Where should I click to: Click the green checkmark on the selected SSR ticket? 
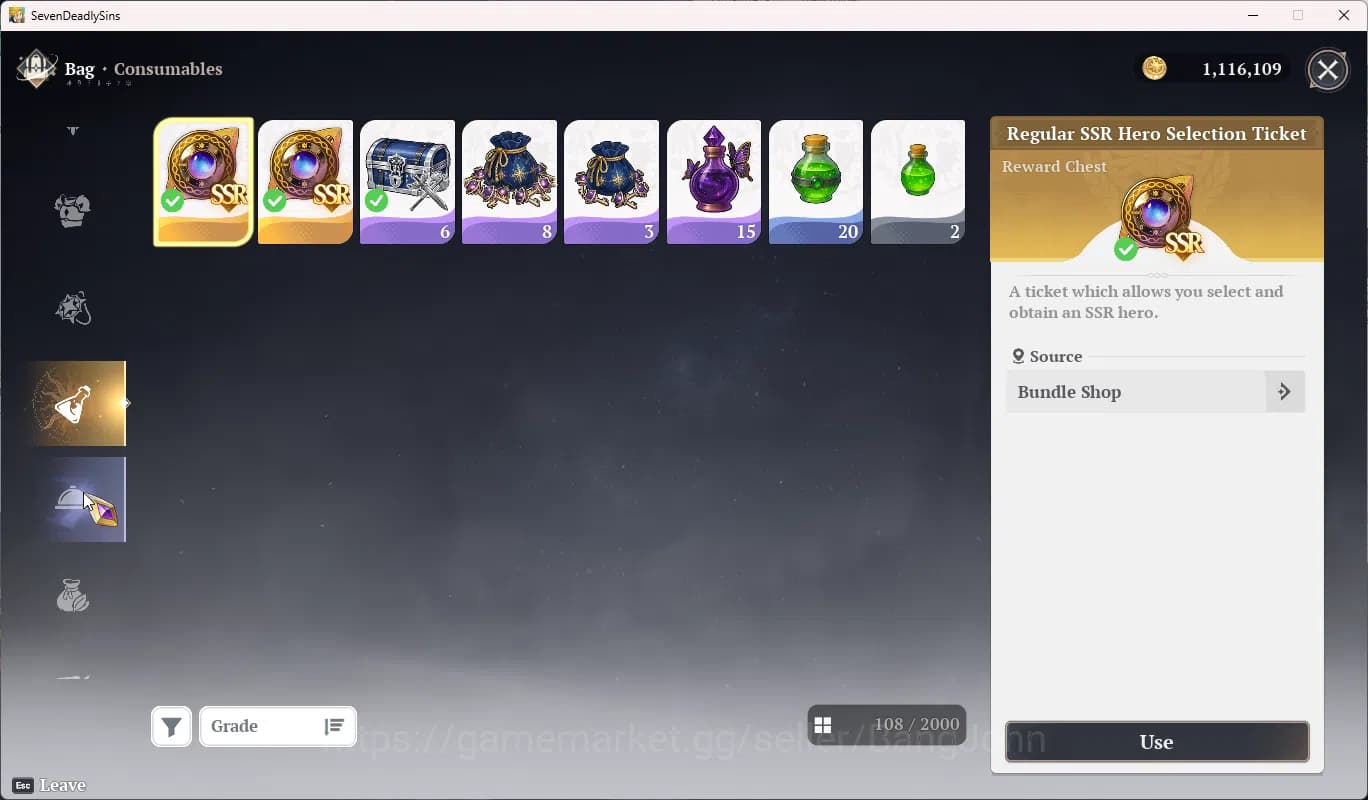(x=173, y=203)
